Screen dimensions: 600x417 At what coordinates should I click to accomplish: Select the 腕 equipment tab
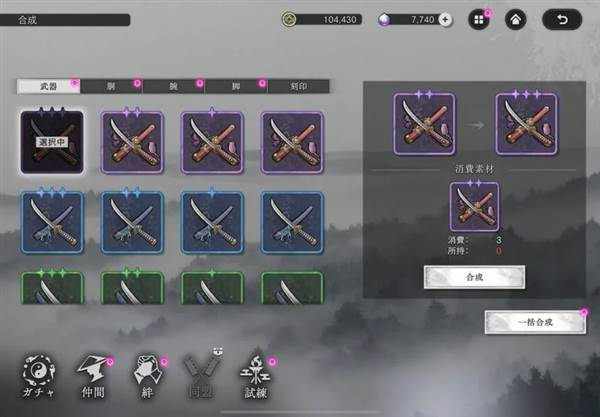(172, 87)
